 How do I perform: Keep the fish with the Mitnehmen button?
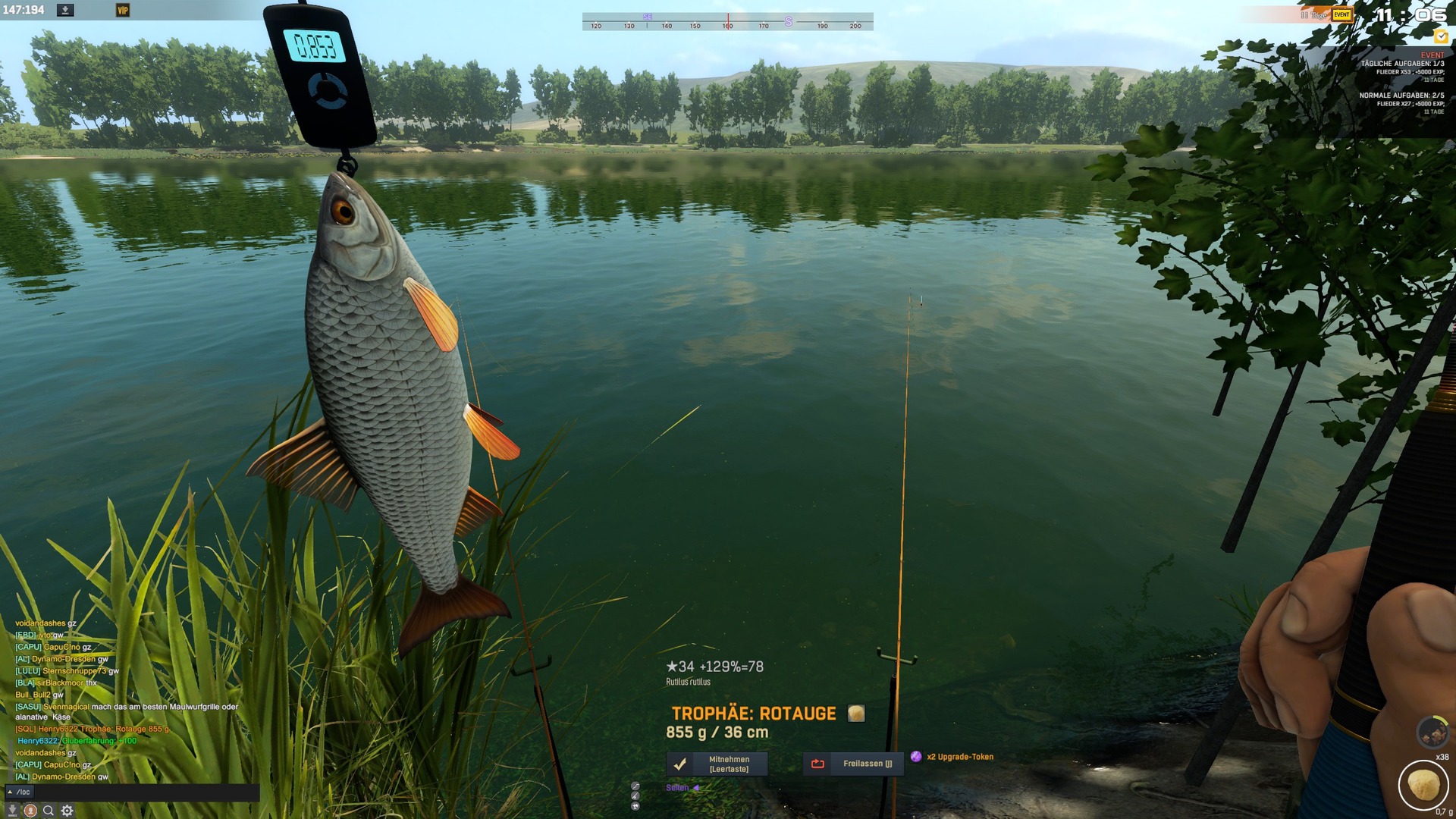(x=717, y=764)
